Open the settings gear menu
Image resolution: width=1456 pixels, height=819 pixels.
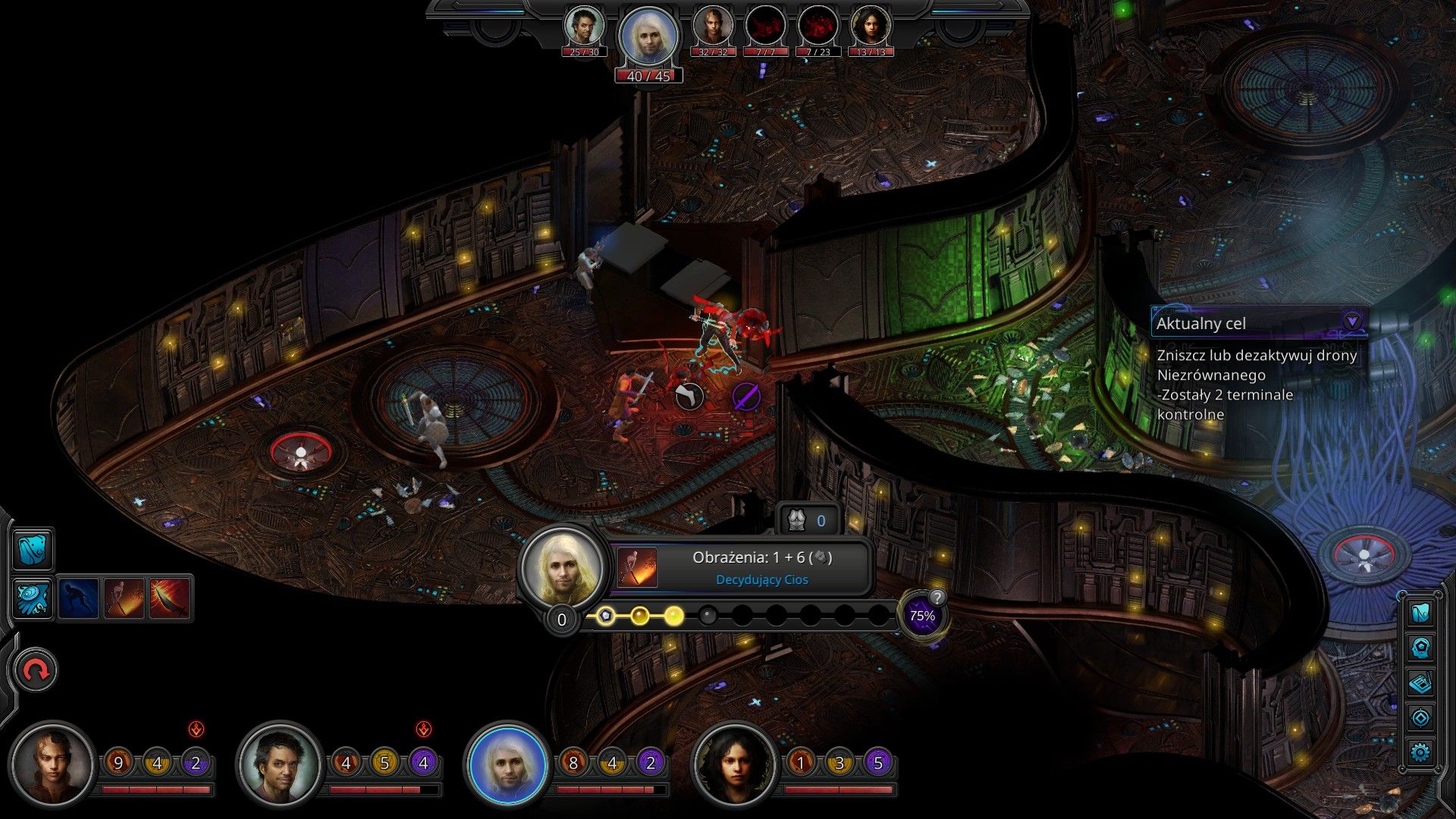click(1420, 752)
